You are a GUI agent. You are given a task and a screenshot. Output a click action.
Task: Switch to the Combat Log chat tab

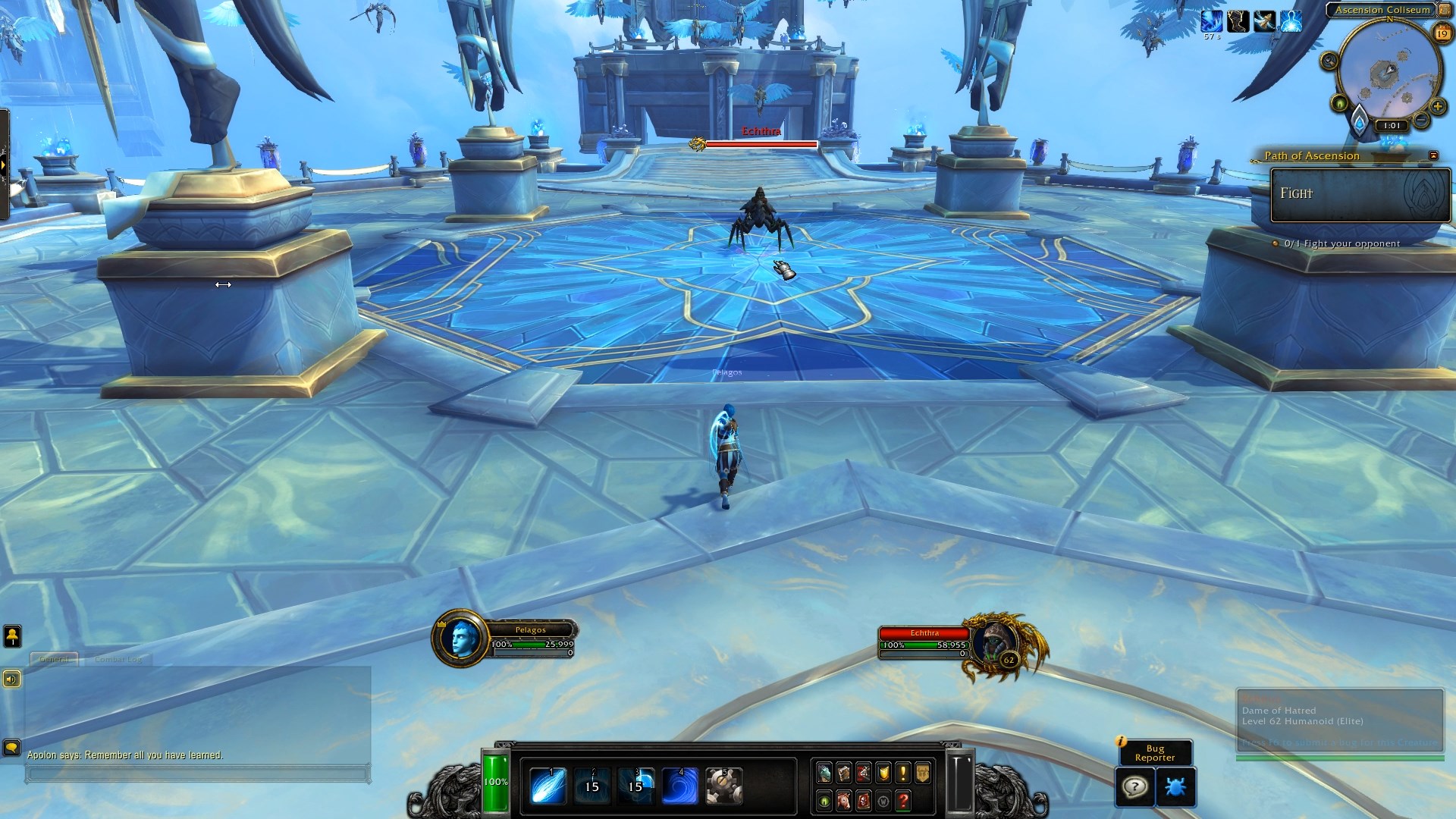coord(118,659)
